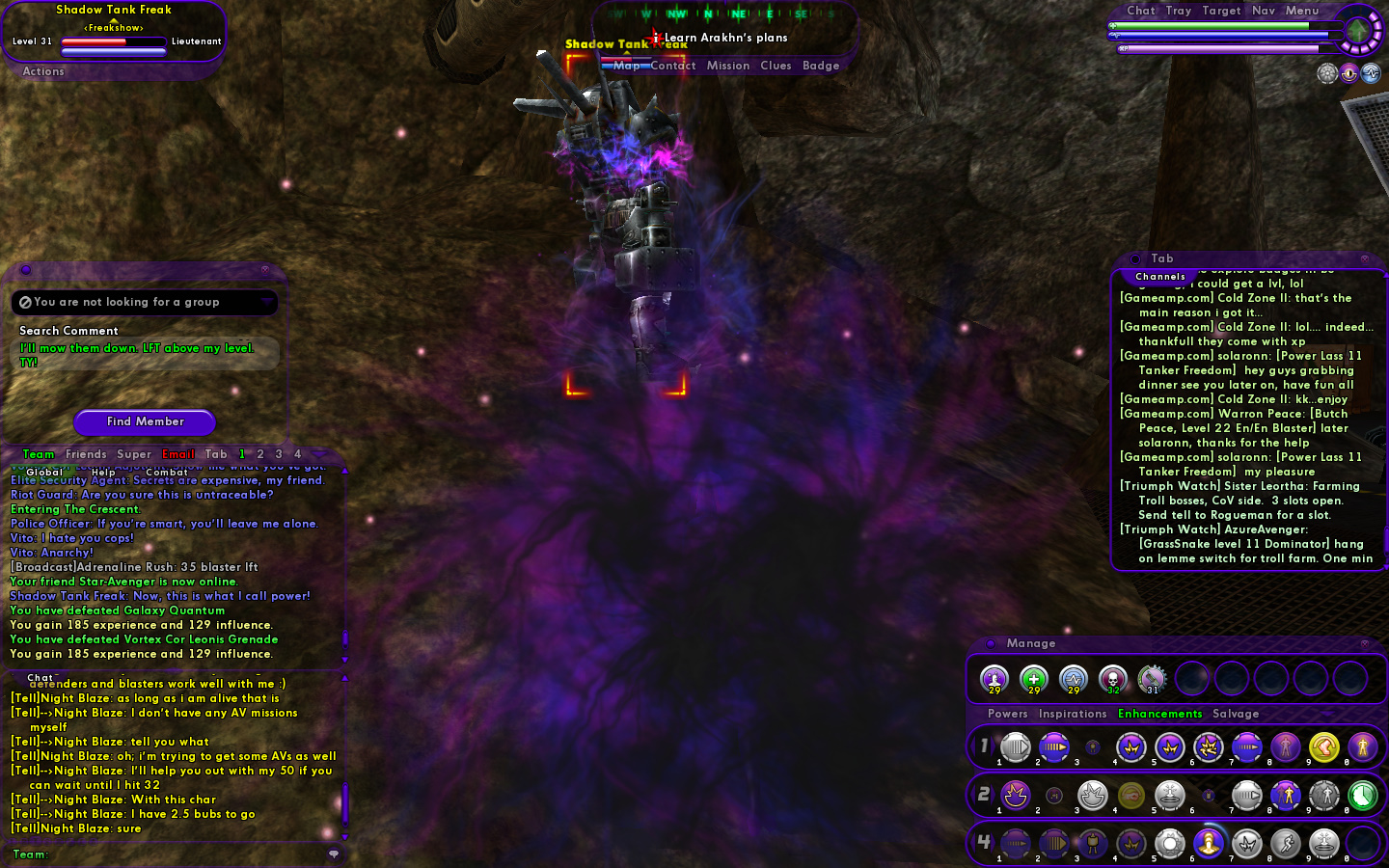Open the Salvage tab
Screen dimensions: 1389x868
click(1236, 714)
